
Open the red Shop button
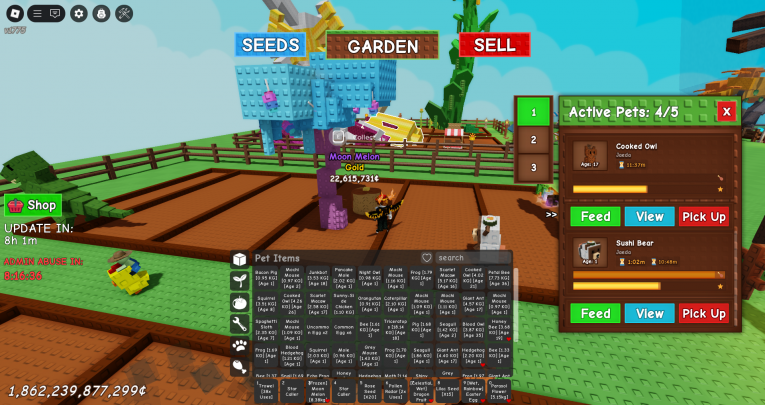33,205
